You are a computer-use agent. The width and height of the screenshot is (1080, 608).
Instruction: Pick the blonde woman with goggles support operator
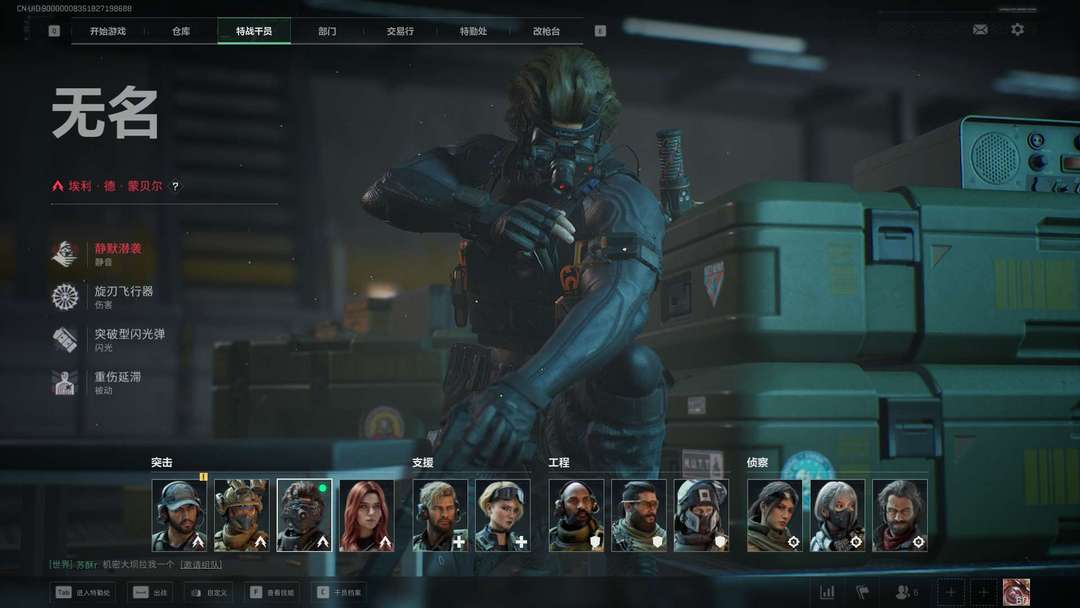click(x=502, y=515)
